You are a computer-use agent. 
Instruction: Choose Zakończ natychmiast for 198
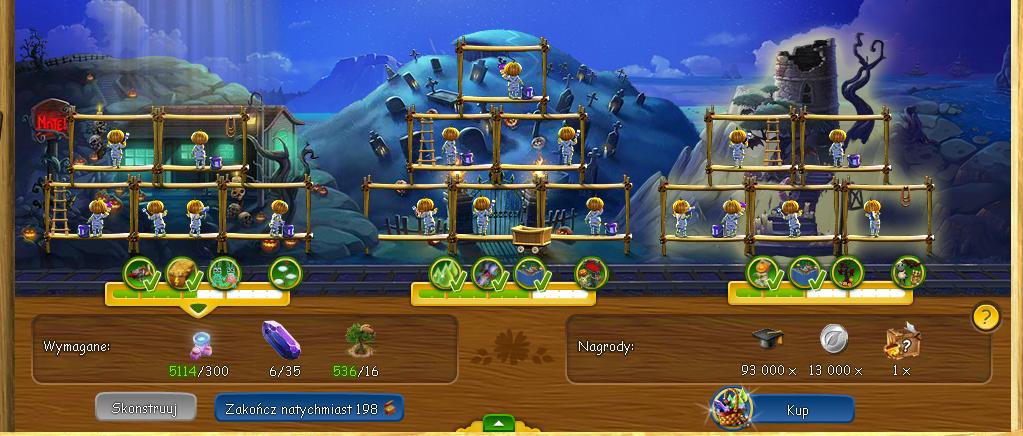(x=309, y=407)
